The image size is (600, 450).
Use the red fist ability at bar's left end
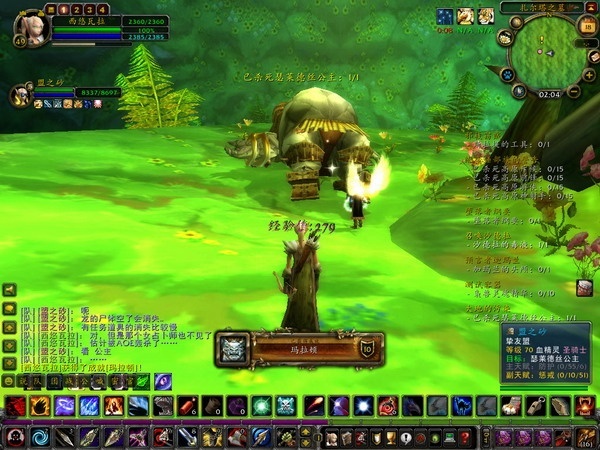coord(16,406)
